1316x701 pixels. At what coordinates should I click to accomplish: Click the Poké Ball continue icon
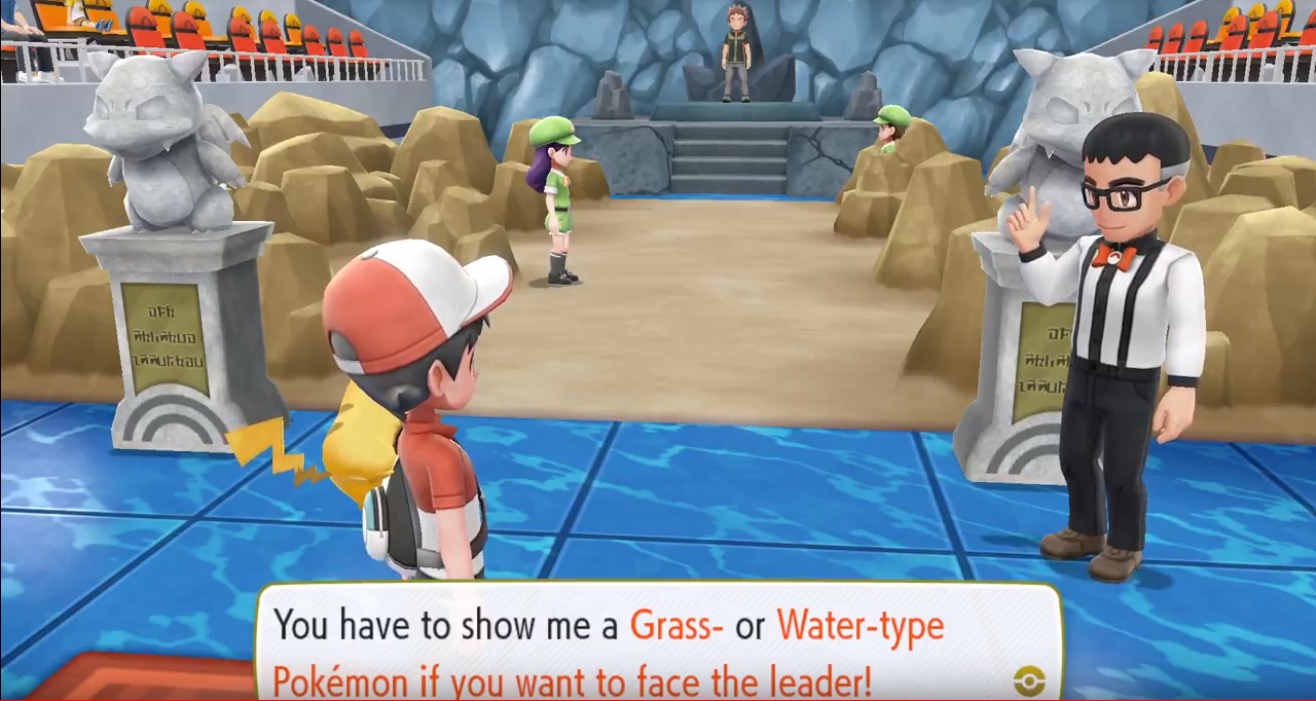1029,681
